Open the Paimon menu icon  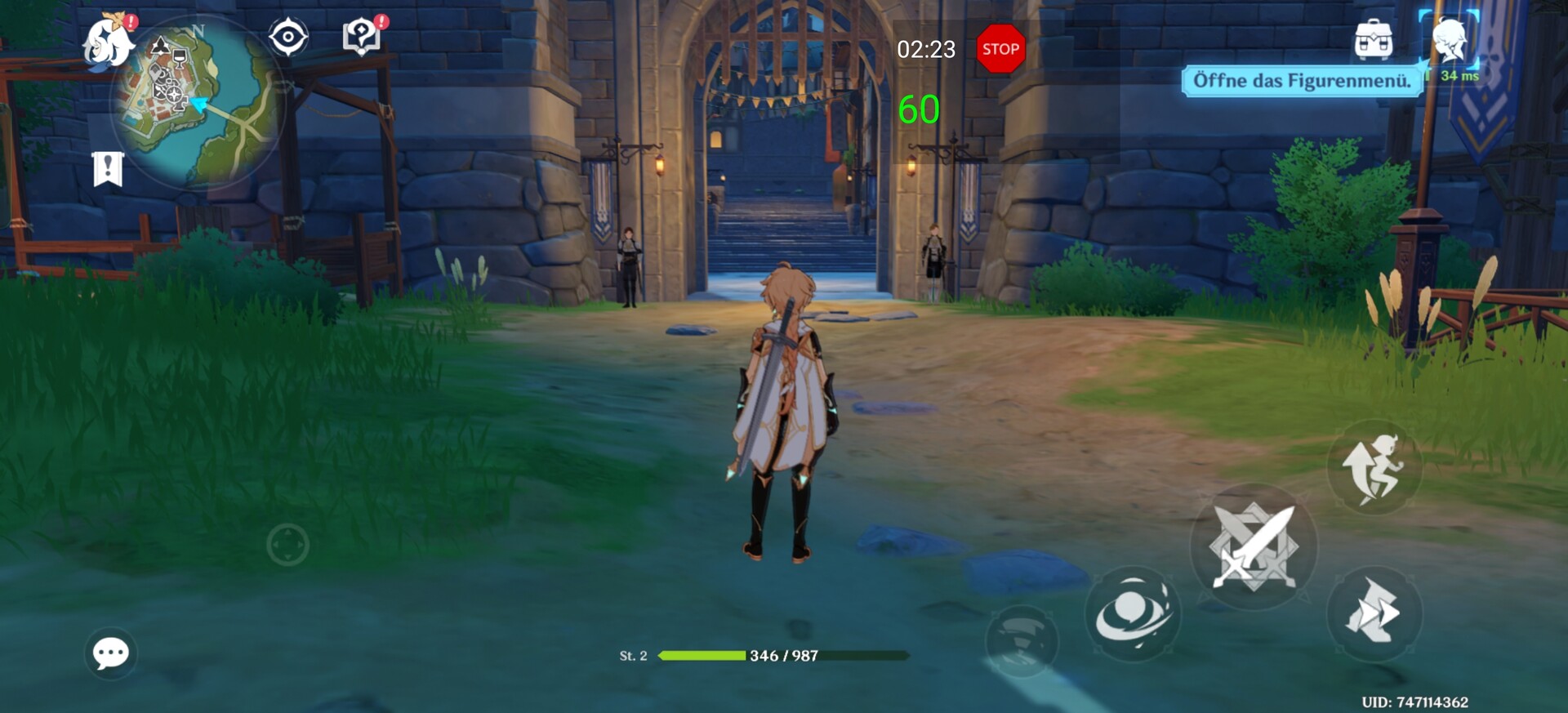pos(108,41)
